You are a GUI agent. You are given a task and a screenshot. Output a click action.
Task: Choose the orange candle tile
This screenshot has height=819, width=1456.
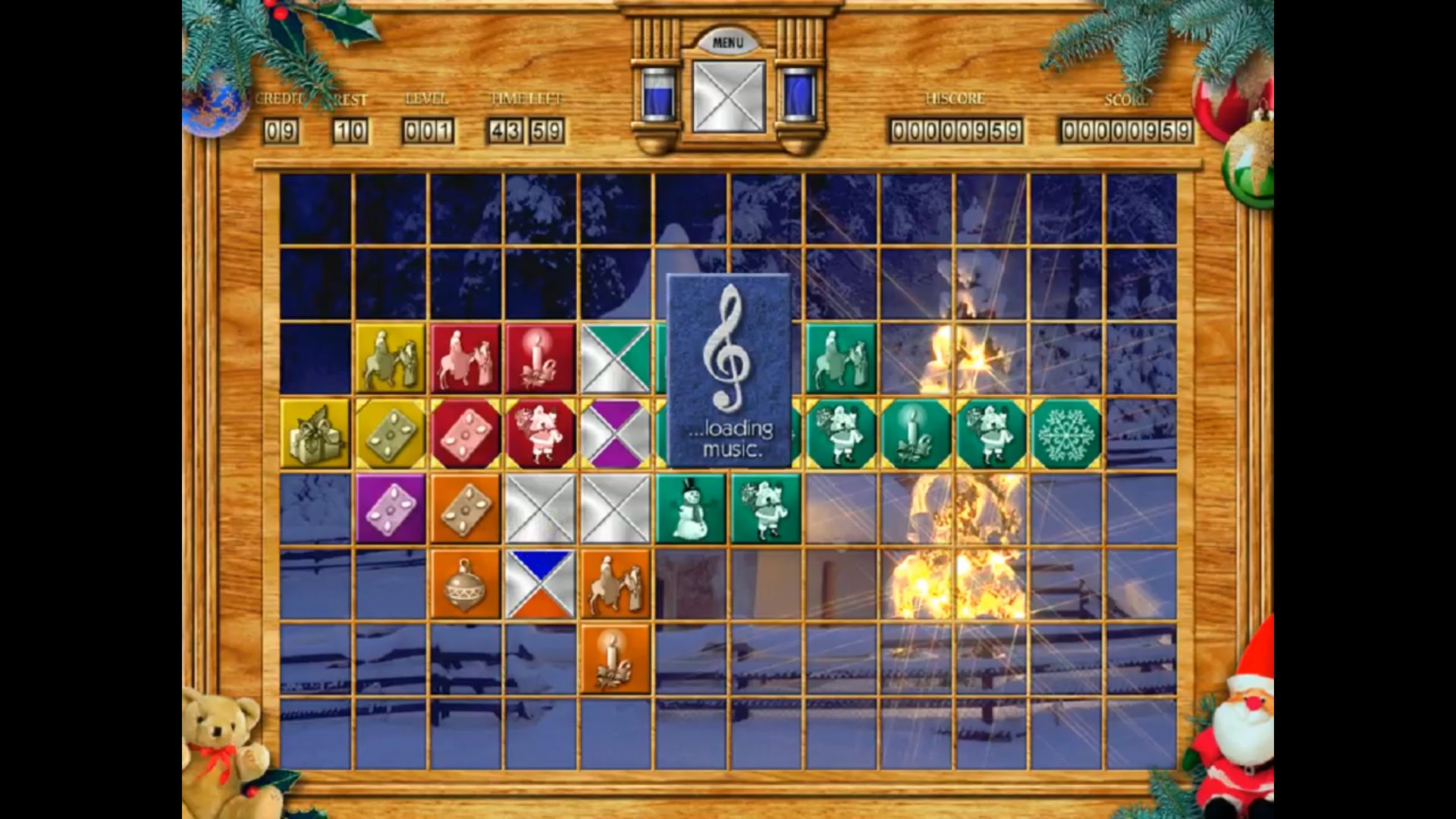[x=616, y=658]
